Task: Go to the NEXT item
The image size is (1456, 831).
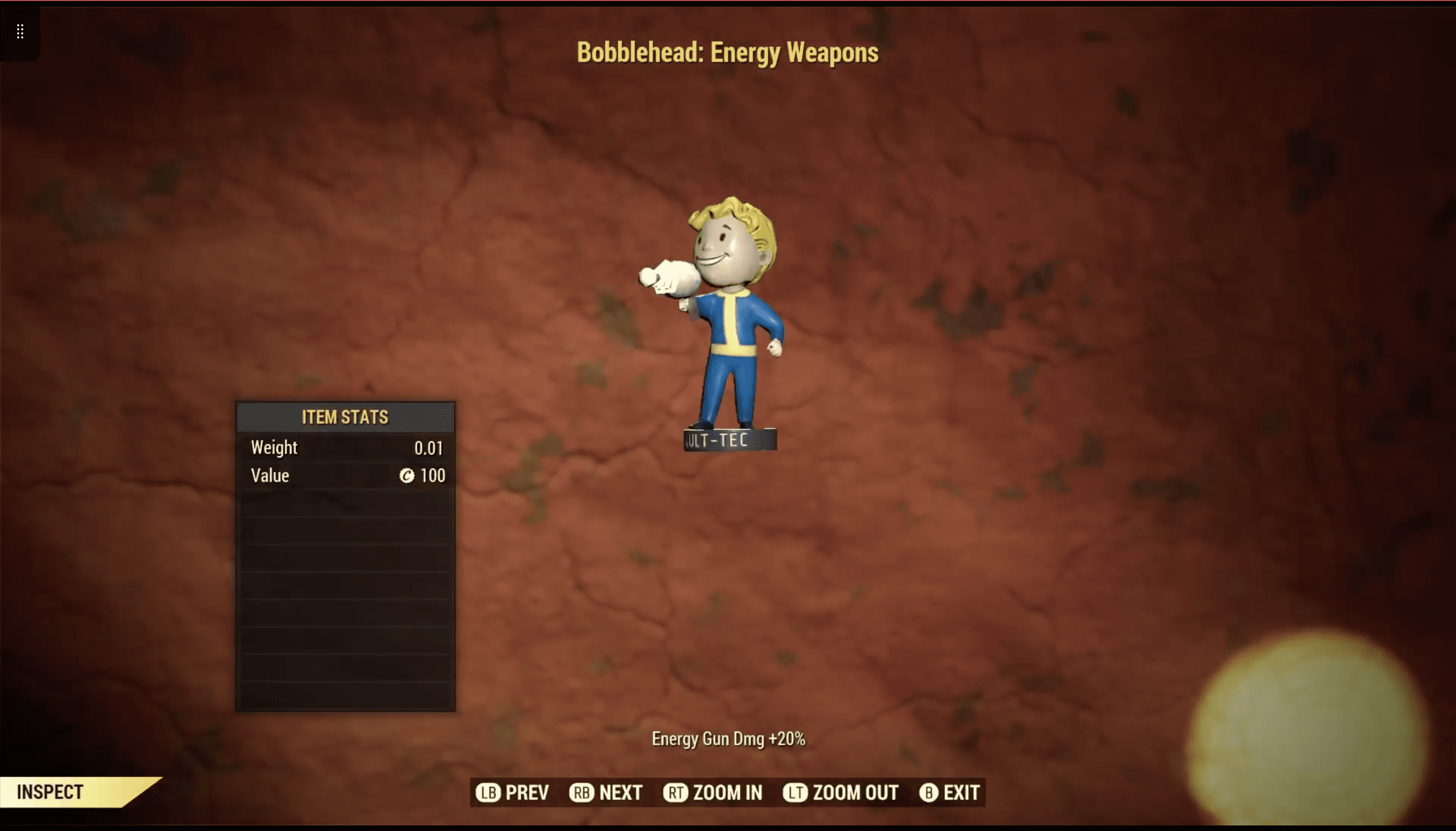Action: pos(606,792)
